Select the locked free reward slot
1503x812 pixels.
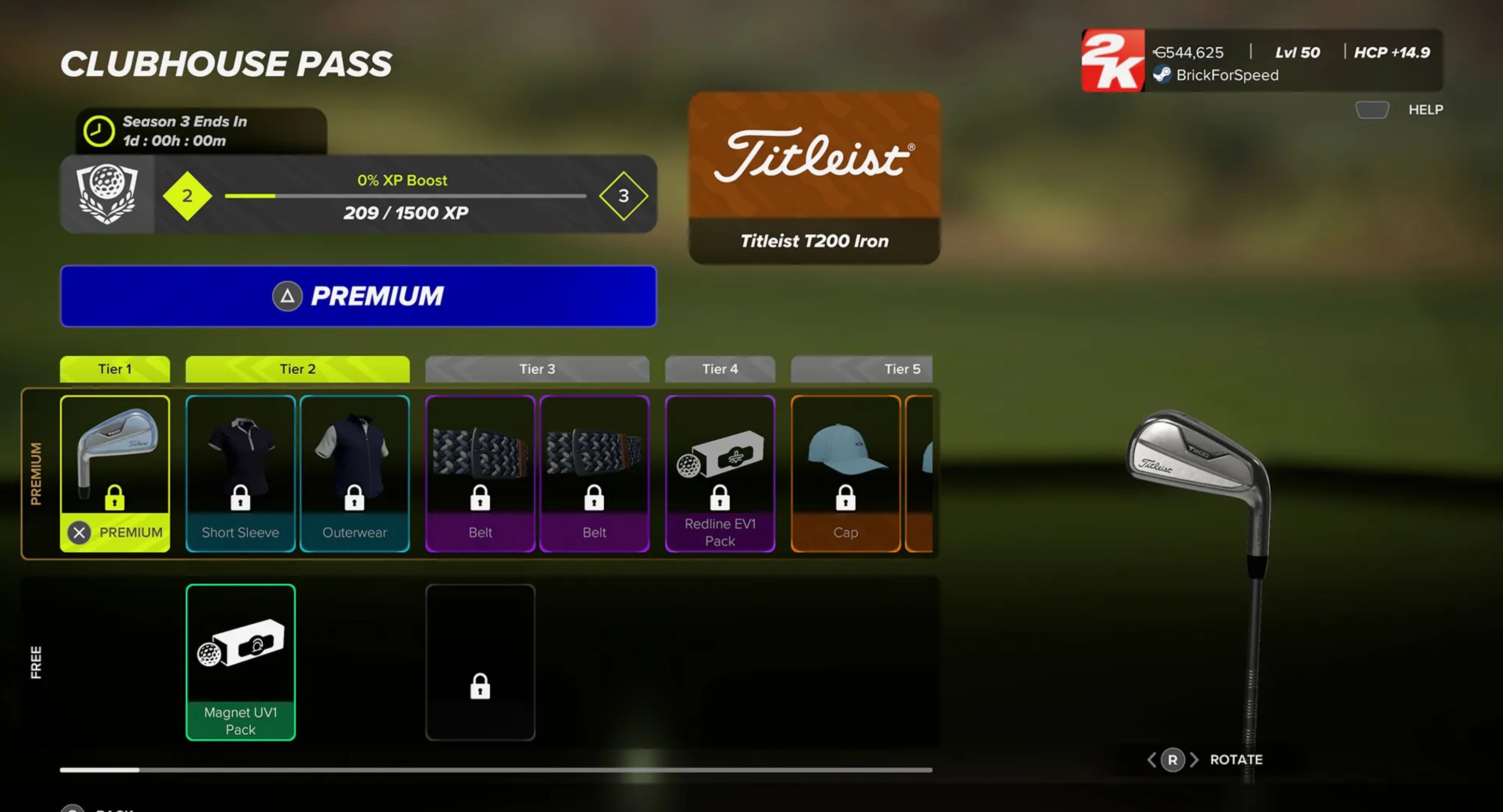coord(480,662)
